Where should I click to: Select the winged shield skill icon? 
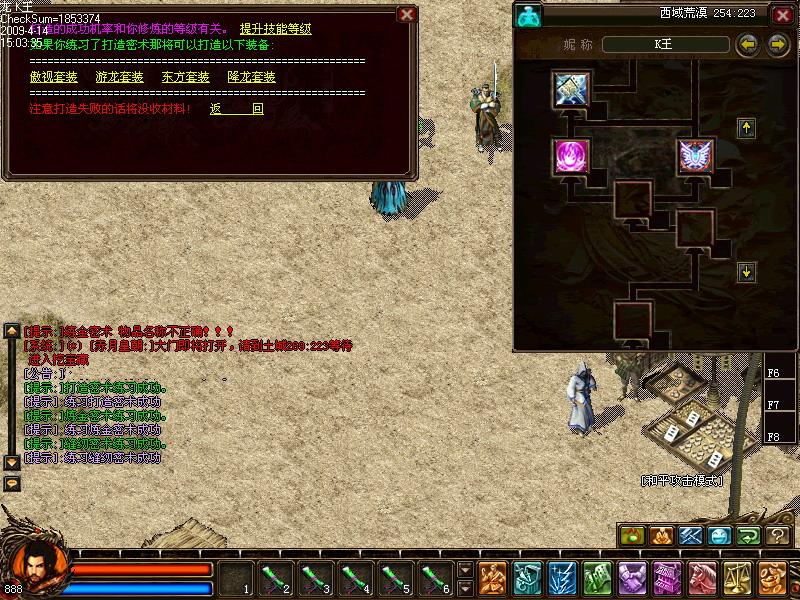coord(694,155)
